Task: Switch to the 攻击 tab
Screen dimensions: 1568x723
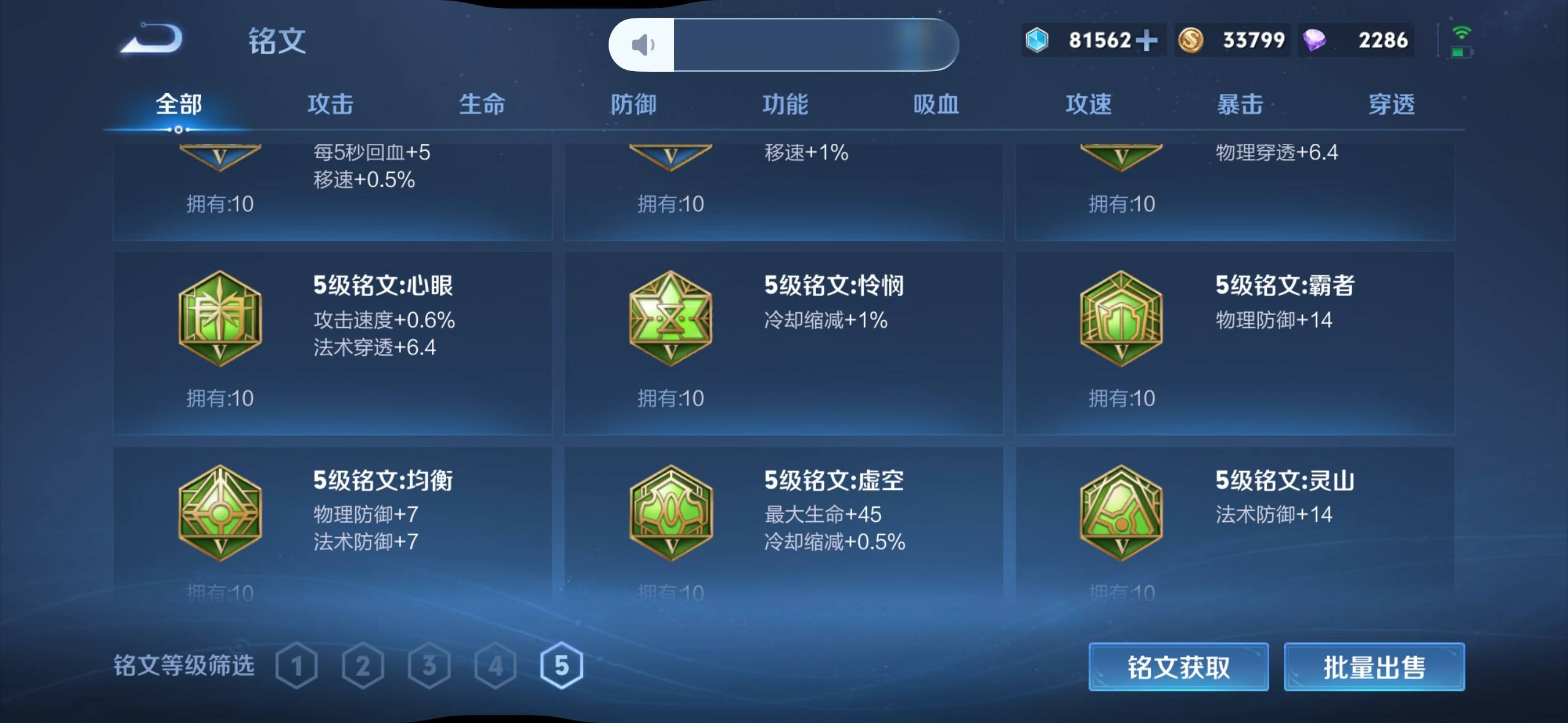Action: tap(330, 104)
